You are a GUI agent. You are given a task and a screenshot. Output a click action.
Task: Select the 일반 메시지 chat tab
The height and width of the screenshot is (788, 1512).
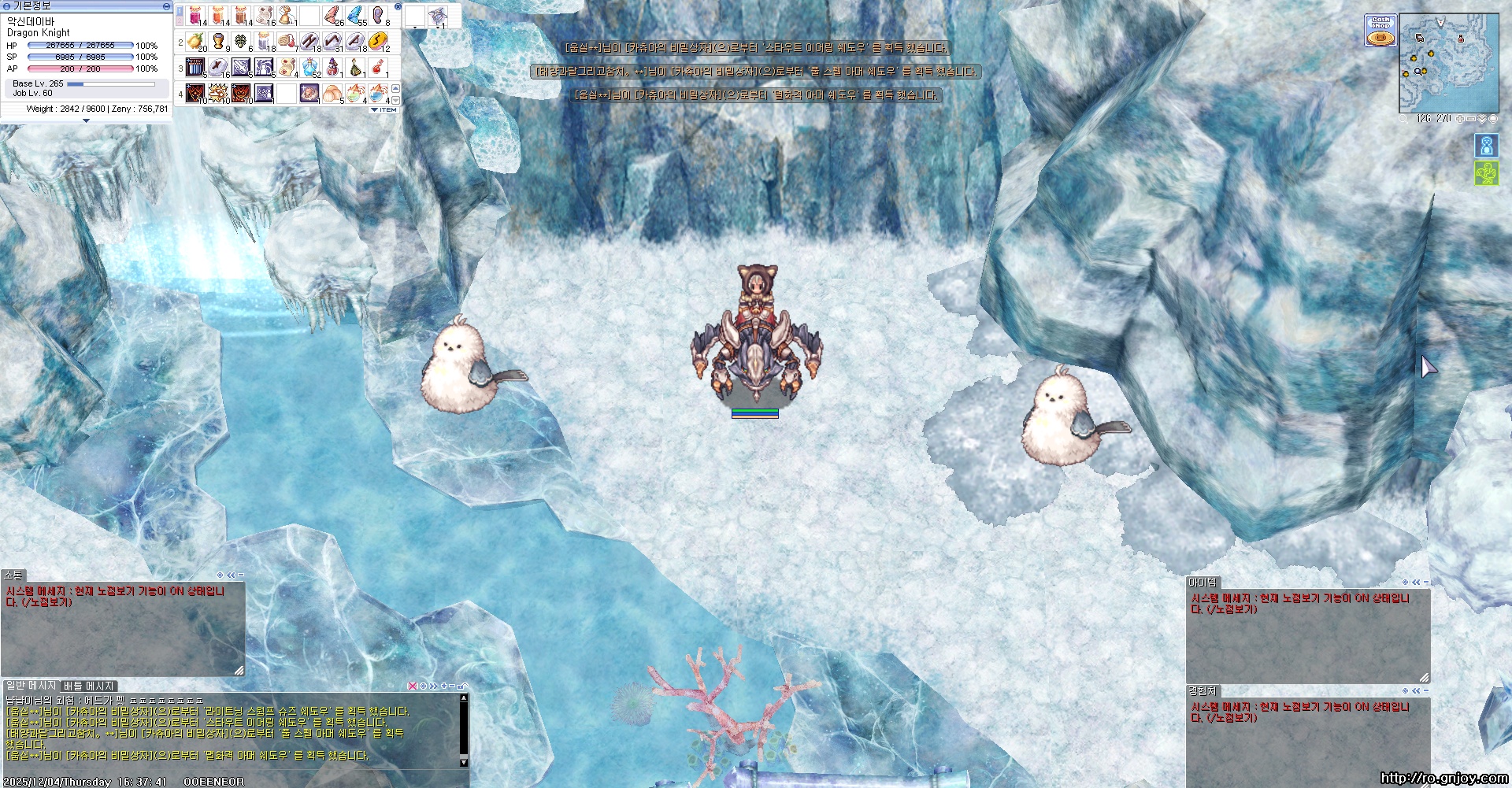31,686
